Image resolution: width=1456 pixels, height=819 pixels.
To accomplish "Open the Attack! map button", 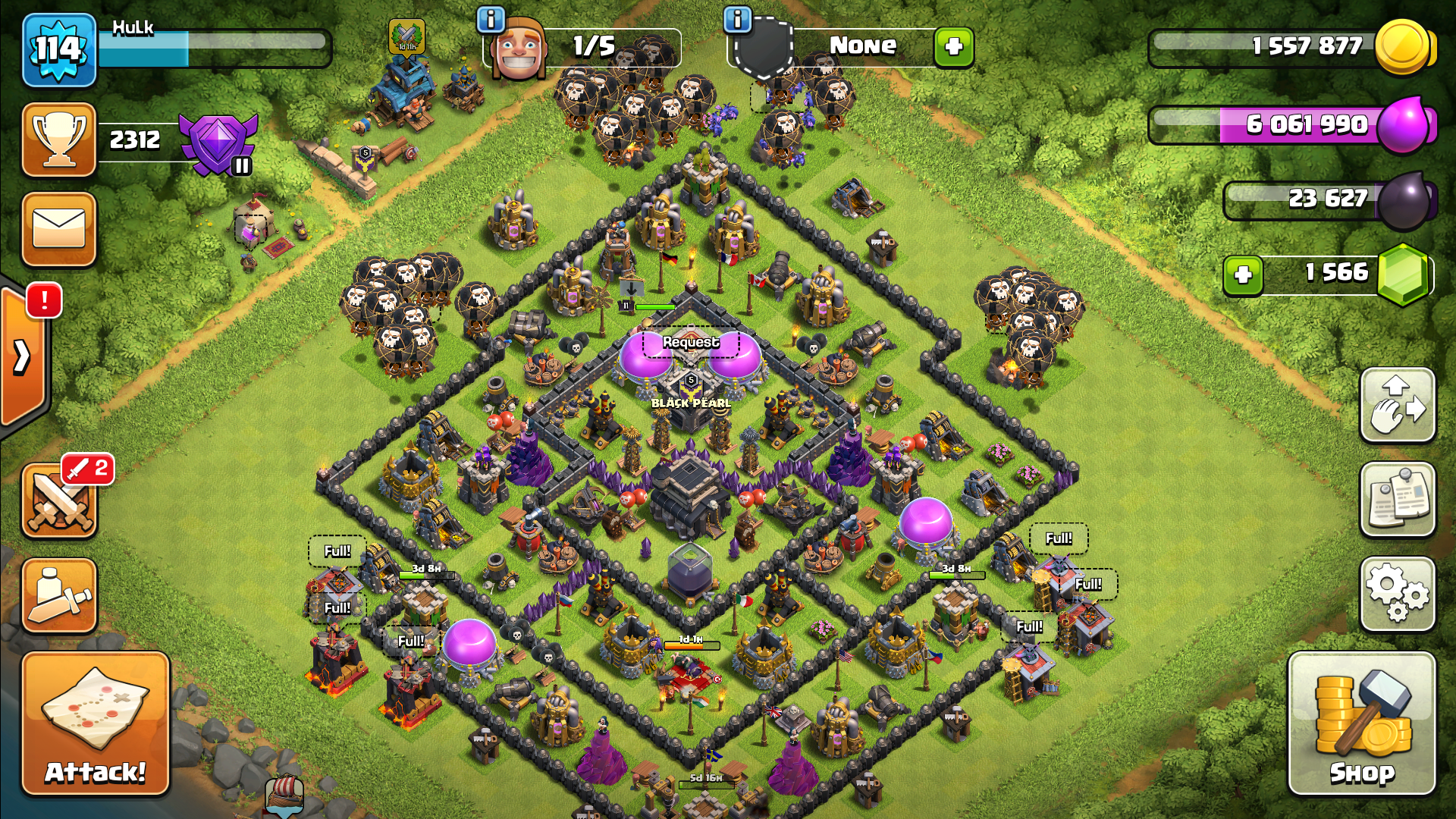I will point(96,723).
